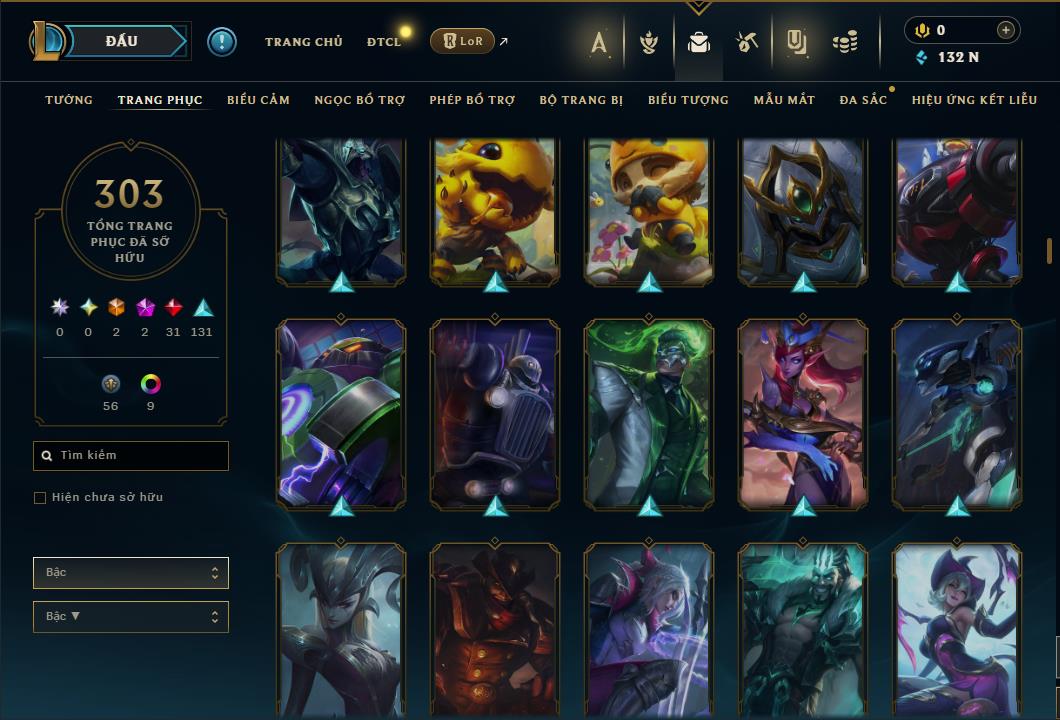Open the BIỂU TƯỢNG tab
1060x720 pixels.
tap(688, 100)
